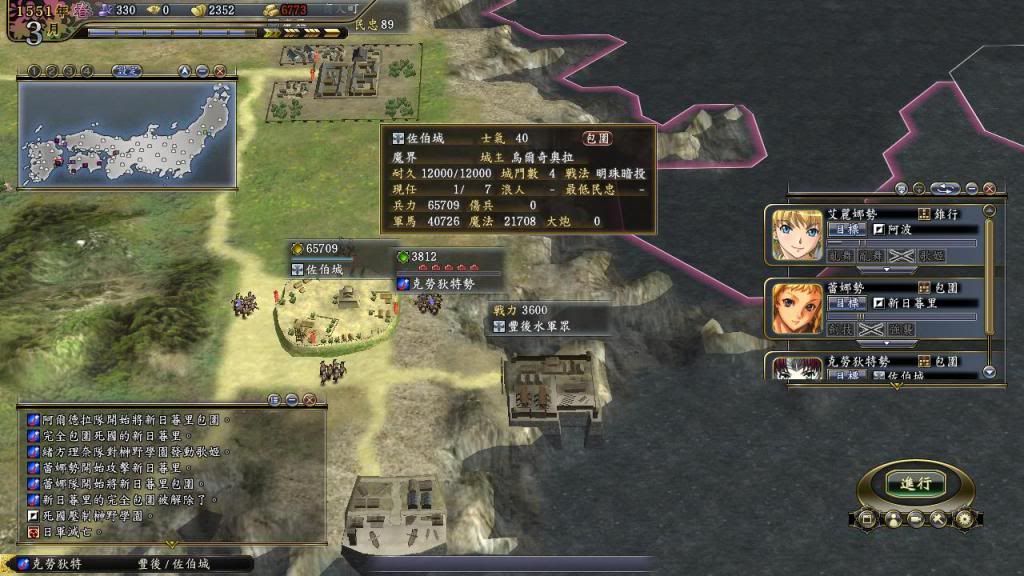1024x576 pixels.
Task: Close the minimap panel
Action: click(x=219, y=71)
